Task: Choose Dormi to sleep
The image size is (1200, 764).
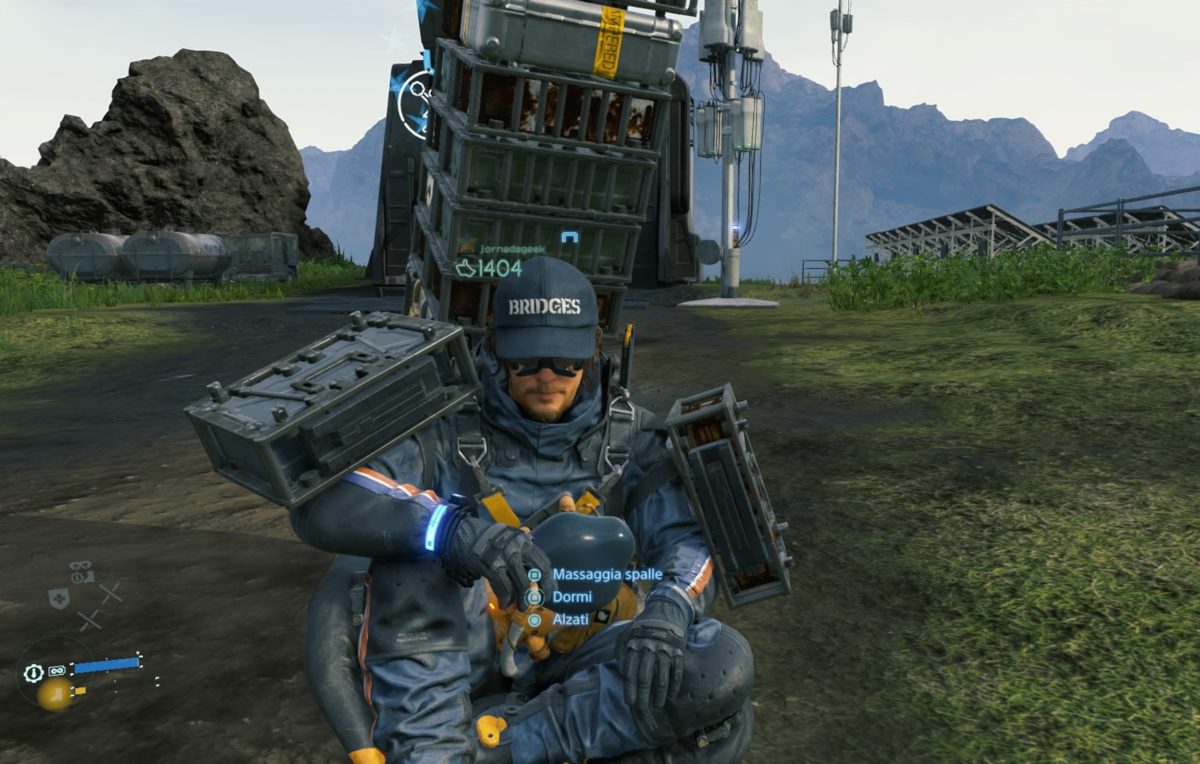Action: point(571,597)
